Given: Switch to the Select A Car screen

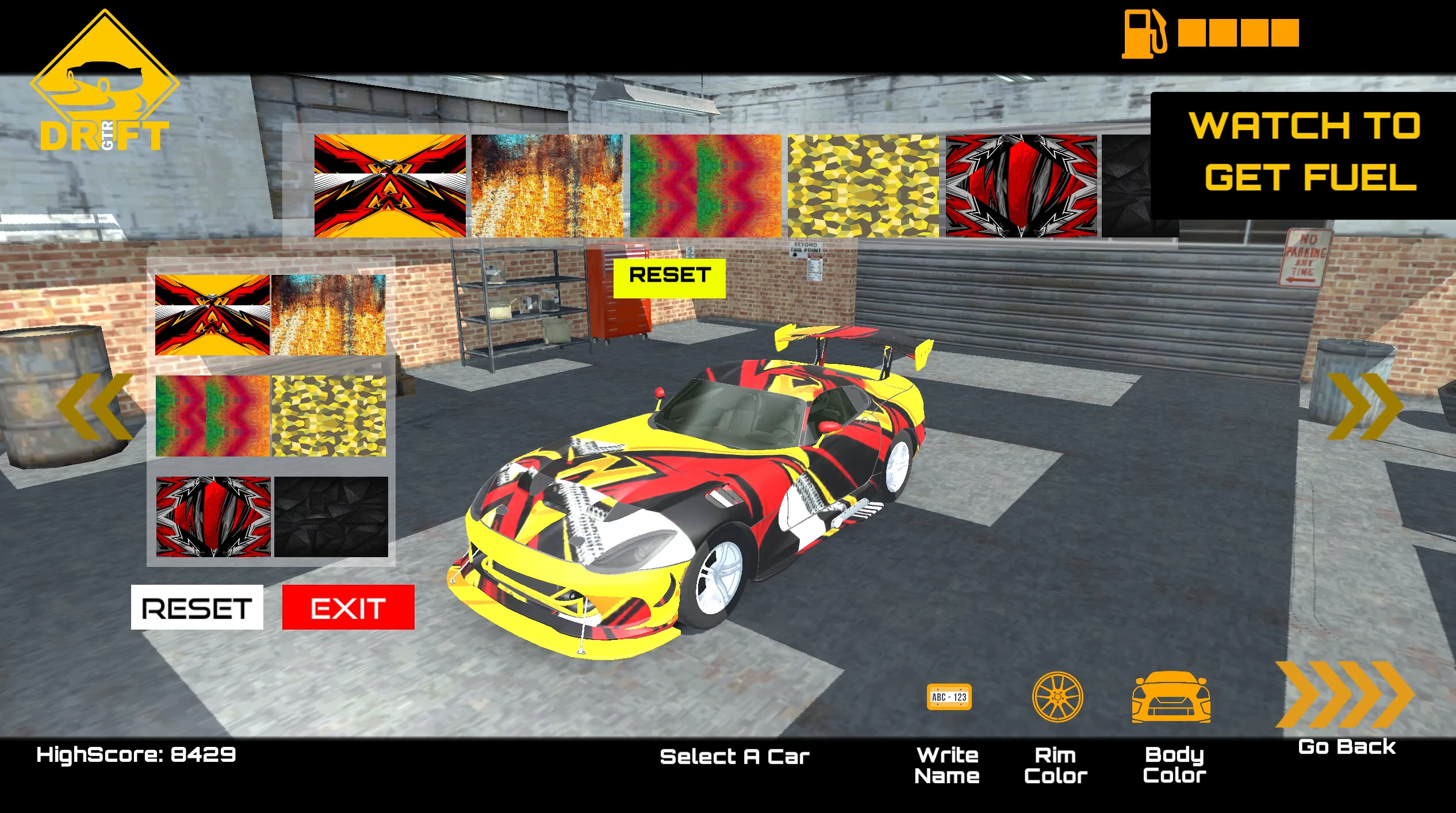Looking at the screenshot, I should (x=735, y=757).
